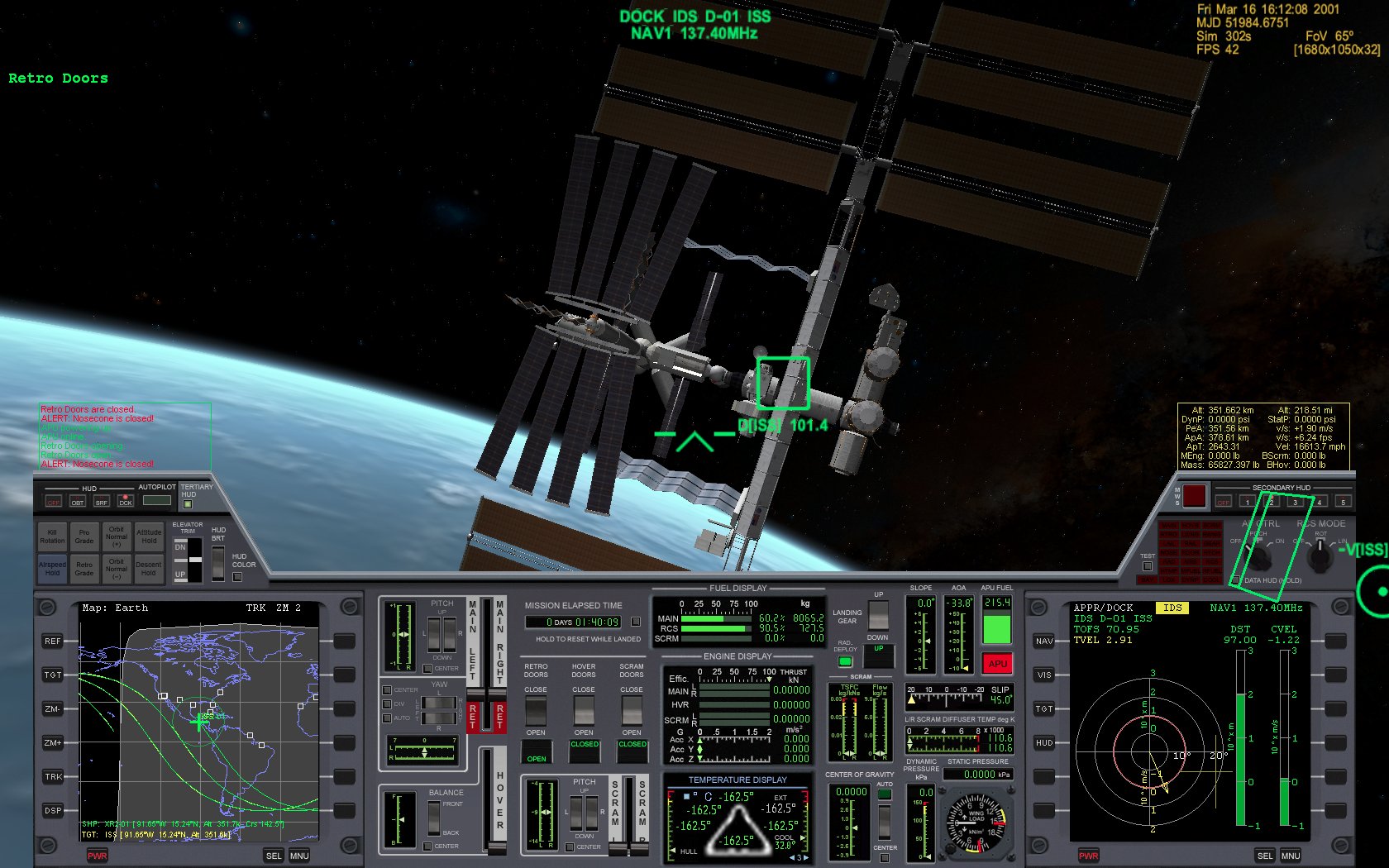Switch to Secondary HUD tab 1
The width and height of the screenshot is (1389, 868).
pyautogui.click(x=1247, y=502)
